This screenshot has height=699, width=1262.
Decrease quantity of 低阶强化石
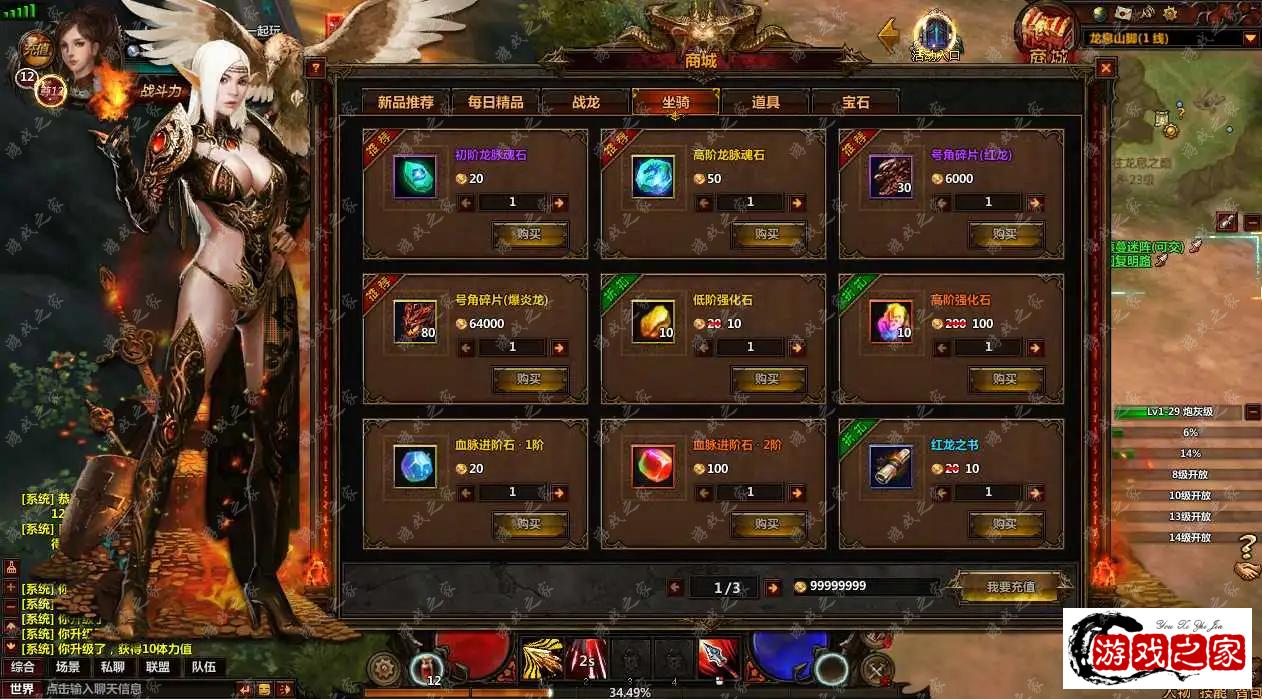(x=704, y=347)
